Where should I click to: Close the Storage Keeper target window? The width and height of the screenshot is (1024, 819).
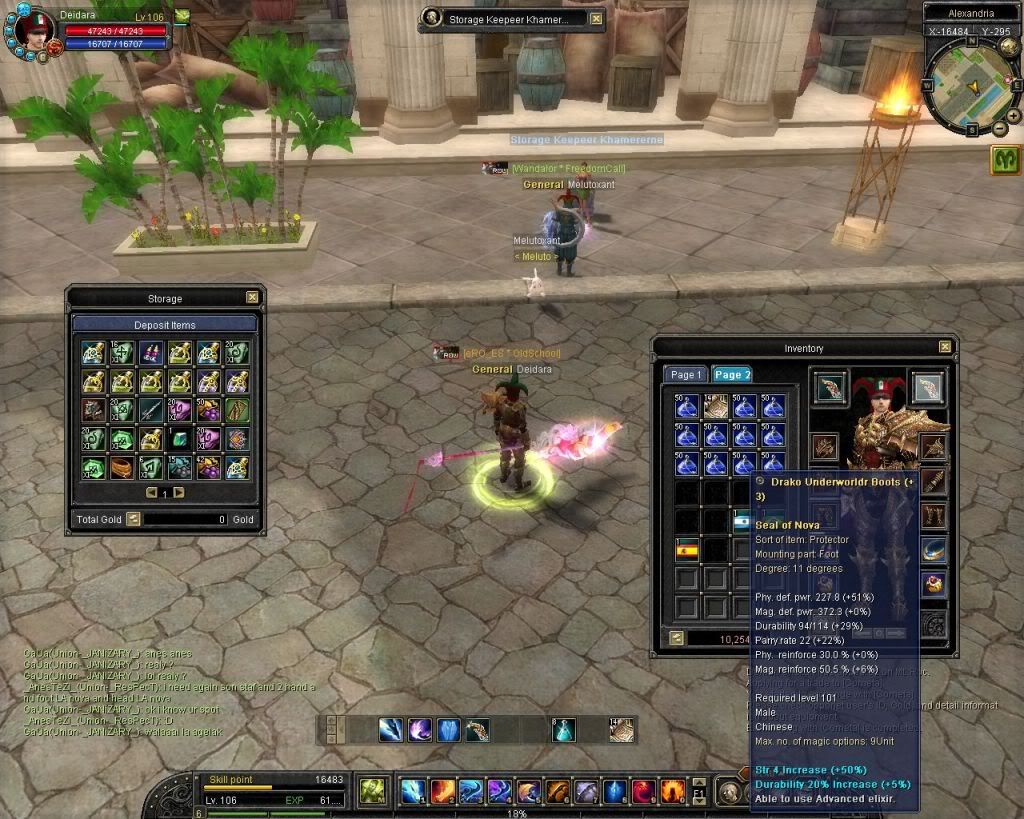596,18
